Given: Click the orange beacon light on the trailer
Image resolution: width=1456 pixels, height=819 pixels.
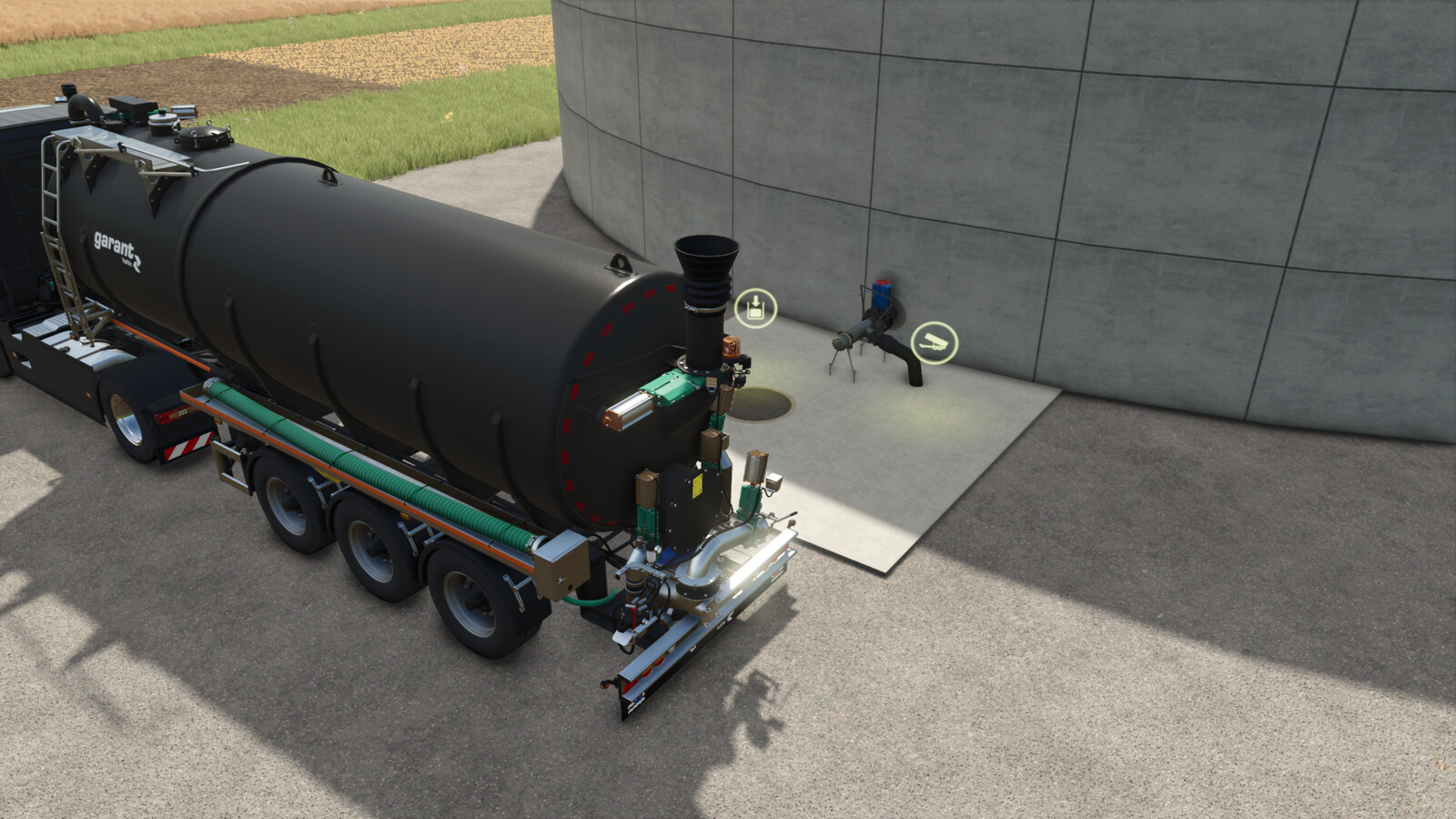Looking at the screenshot, I should (x=731, y=348).
